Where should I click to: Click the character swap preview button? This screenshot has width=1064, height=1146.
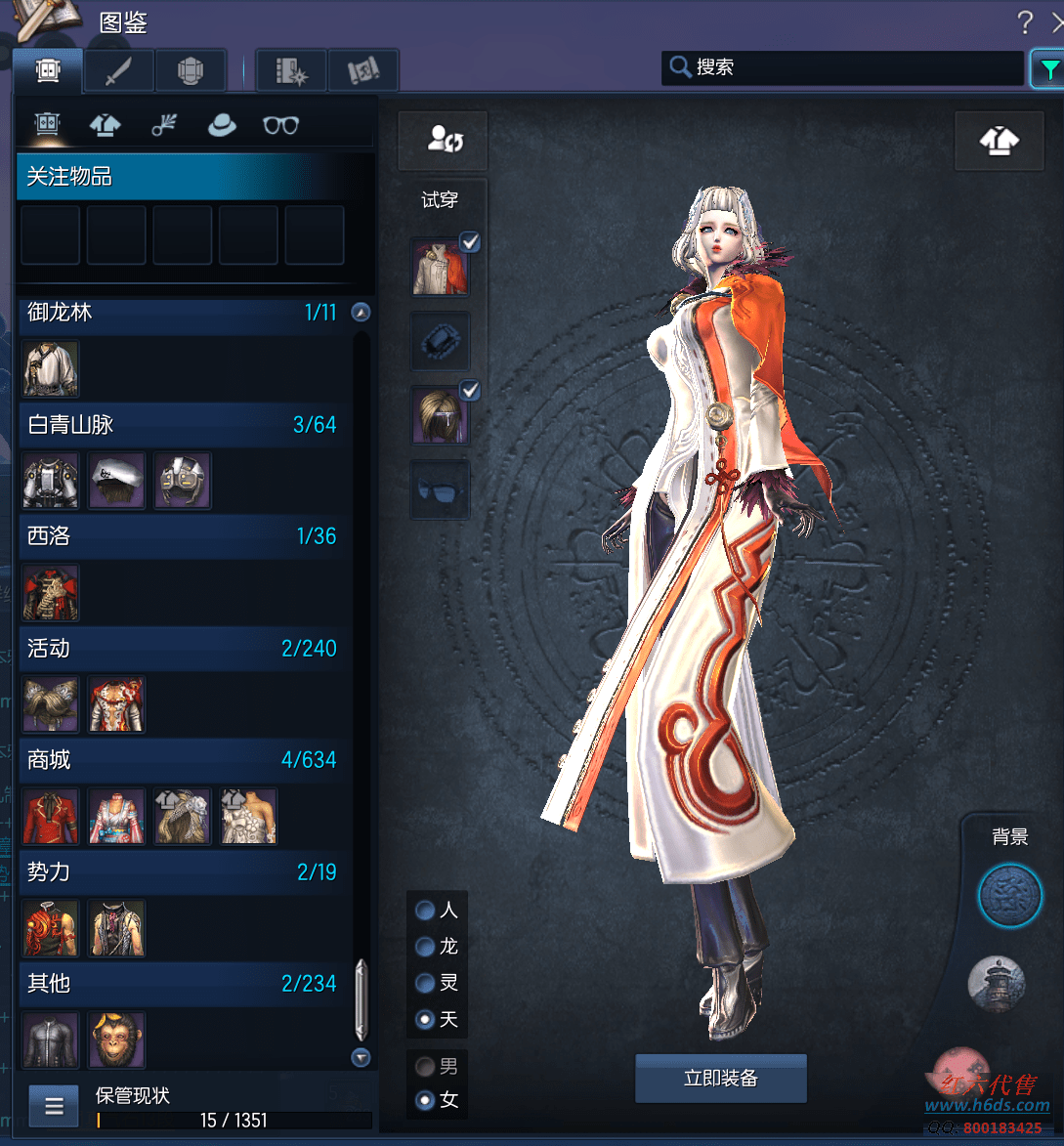(x=443, y=140)
